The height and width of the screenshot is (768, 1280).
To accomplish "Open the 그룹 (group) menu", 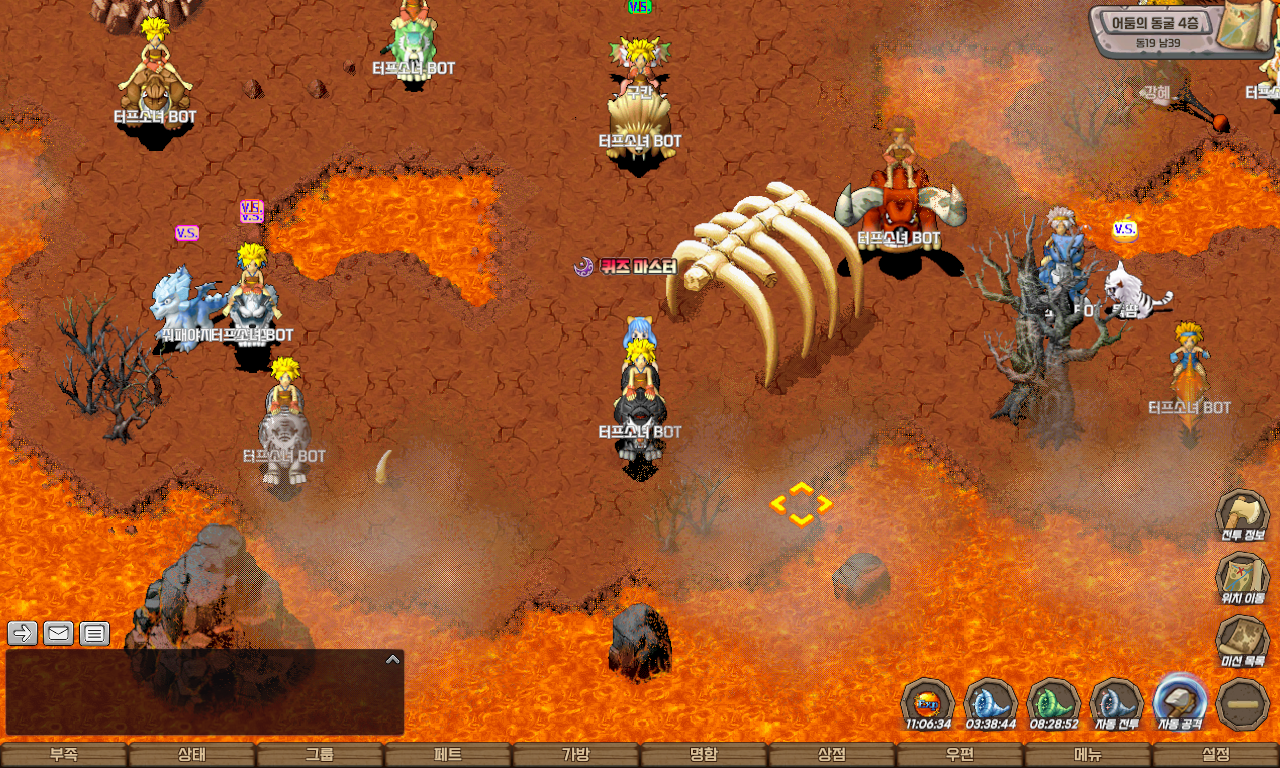I will click(x=320, y=755).
